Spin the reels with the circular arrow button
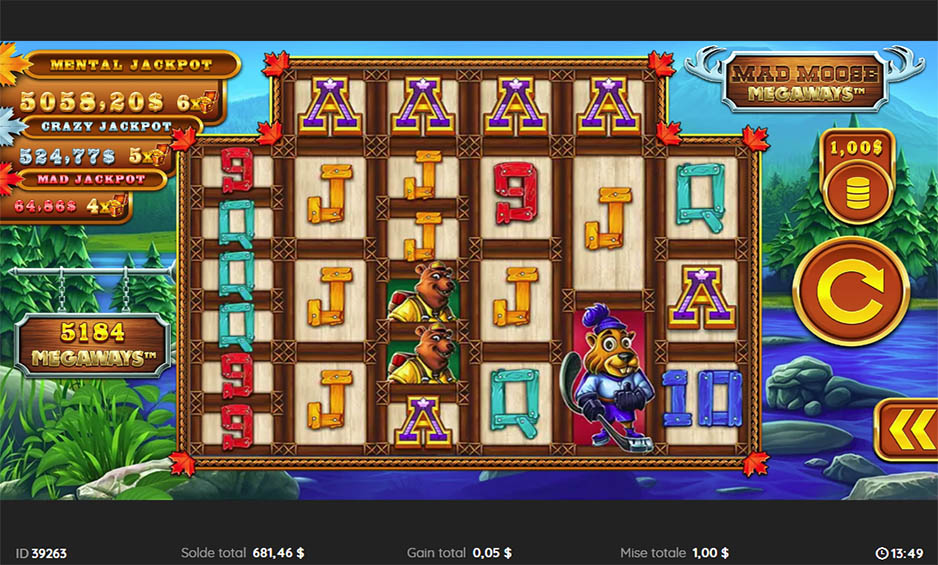The width and height of the screenshot is (938, 565). coord(844,292)
